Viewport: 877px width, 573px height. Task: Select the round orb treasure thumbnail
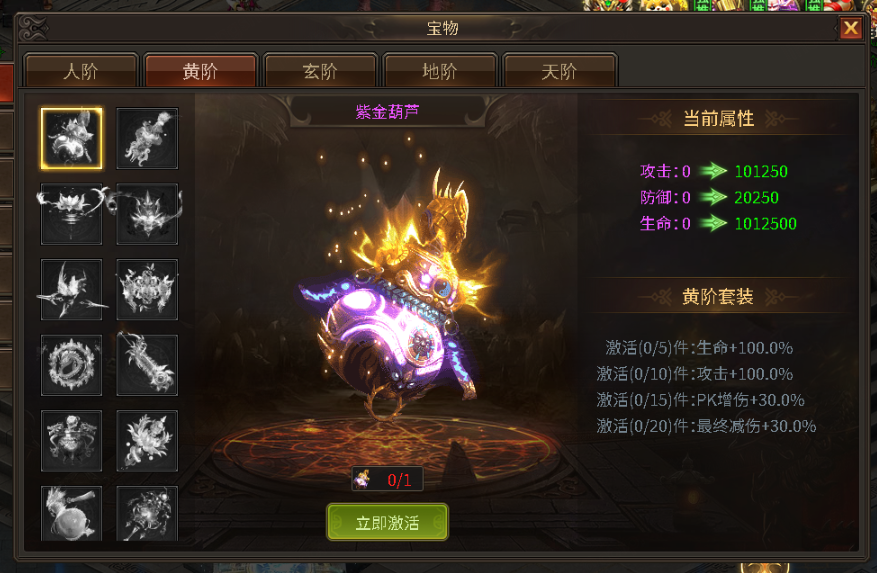tap(71, 513)
